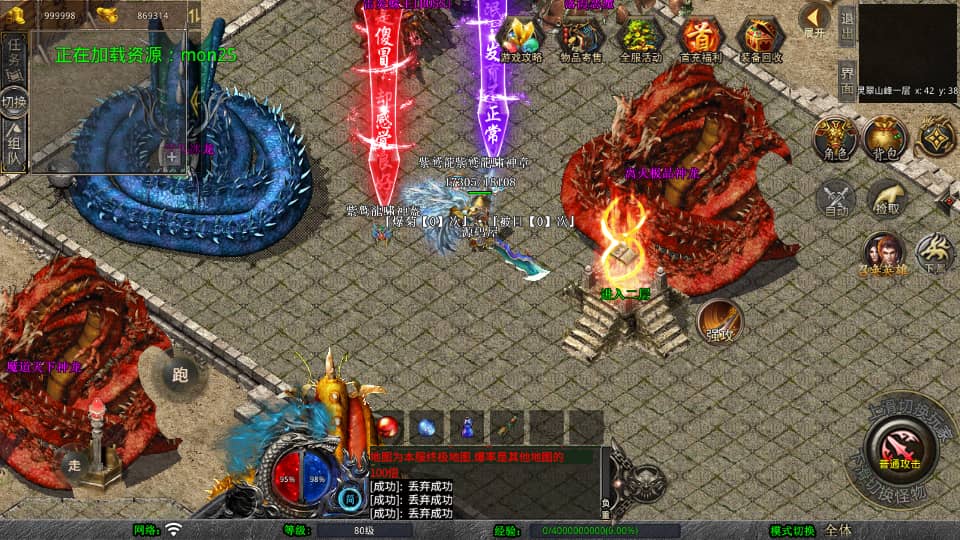Open the 装备回收 equipment recycle chest
This screenshot has width=960, height=540.
(x=761, y=39)
